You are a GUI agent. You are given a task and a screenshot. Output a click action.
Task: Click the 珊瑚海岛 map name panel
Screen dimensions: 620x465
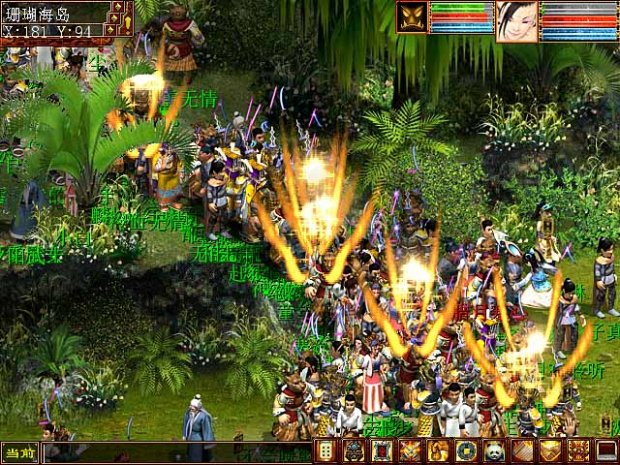pyautogui.click(x=52, y=12)
